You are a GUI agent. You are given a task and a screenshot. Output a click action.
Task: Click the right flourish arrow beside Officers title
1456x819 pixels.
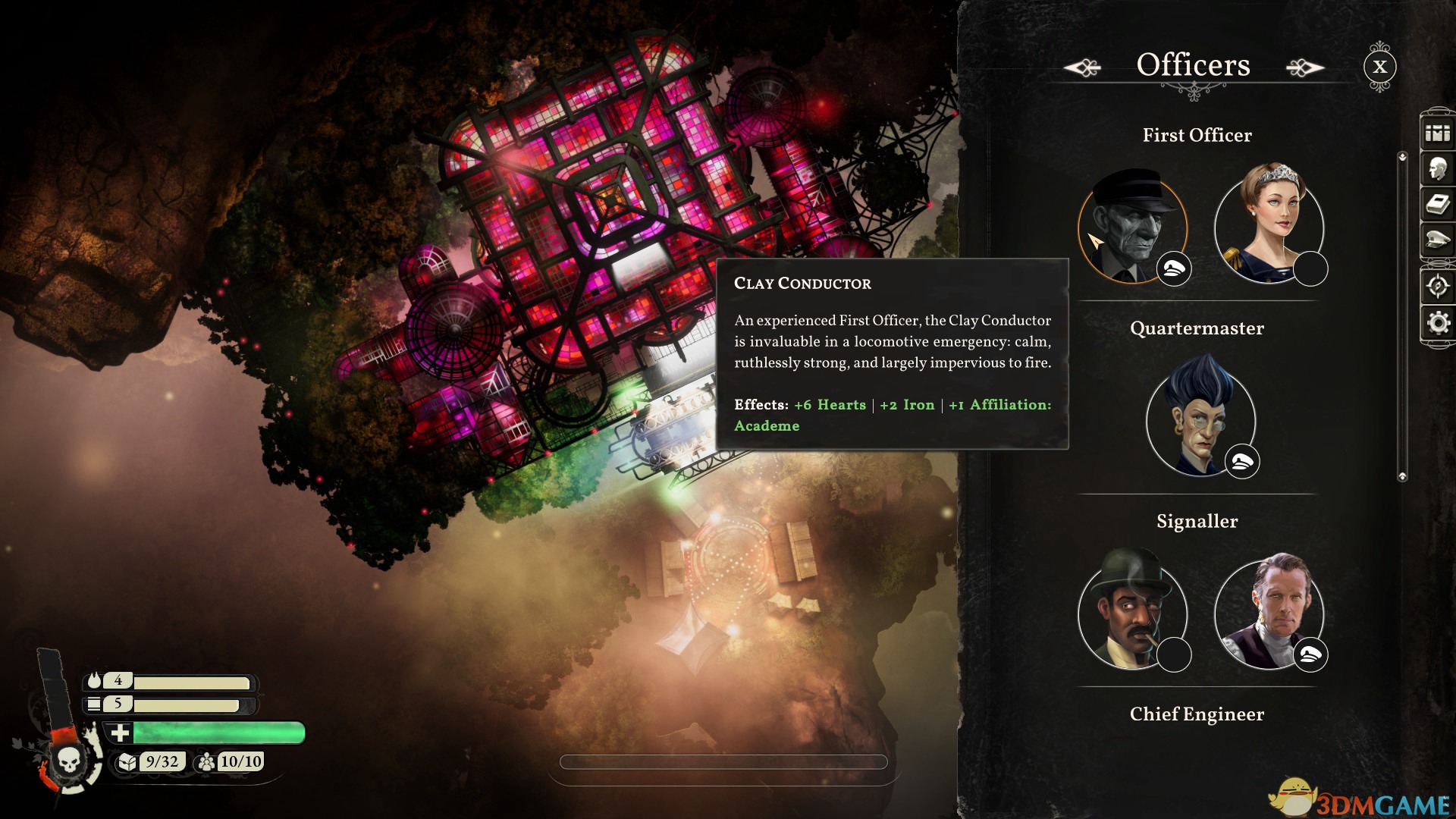[1306, 67]
